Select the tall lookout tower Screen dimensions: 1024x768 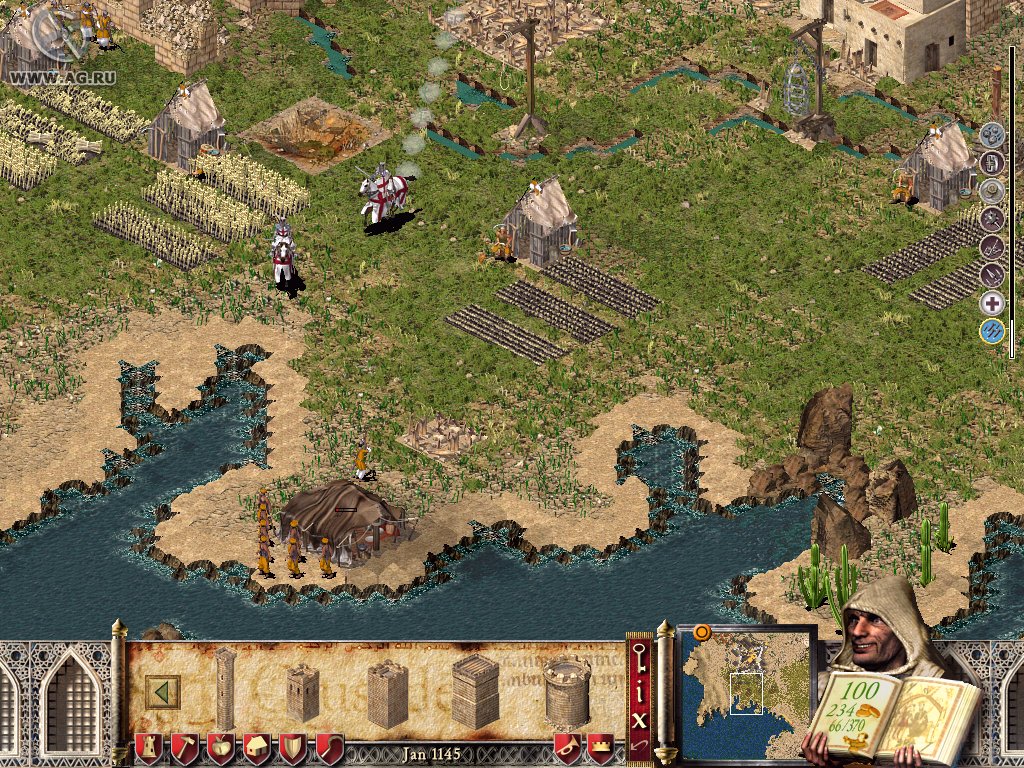click(225, 688)
